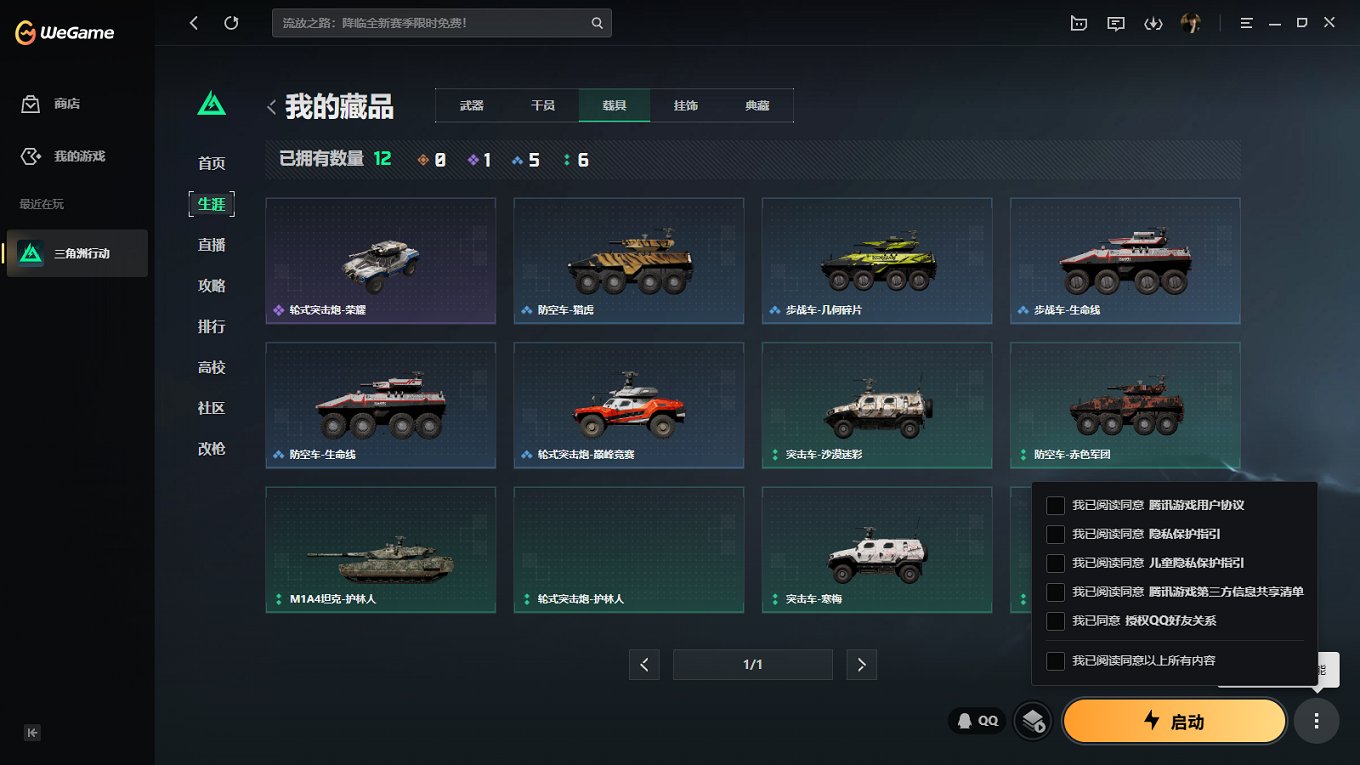Enable 授权QQ好友关系 consent checkbox
This screenshot has height=765, width=1360.
coord(1055,621)
